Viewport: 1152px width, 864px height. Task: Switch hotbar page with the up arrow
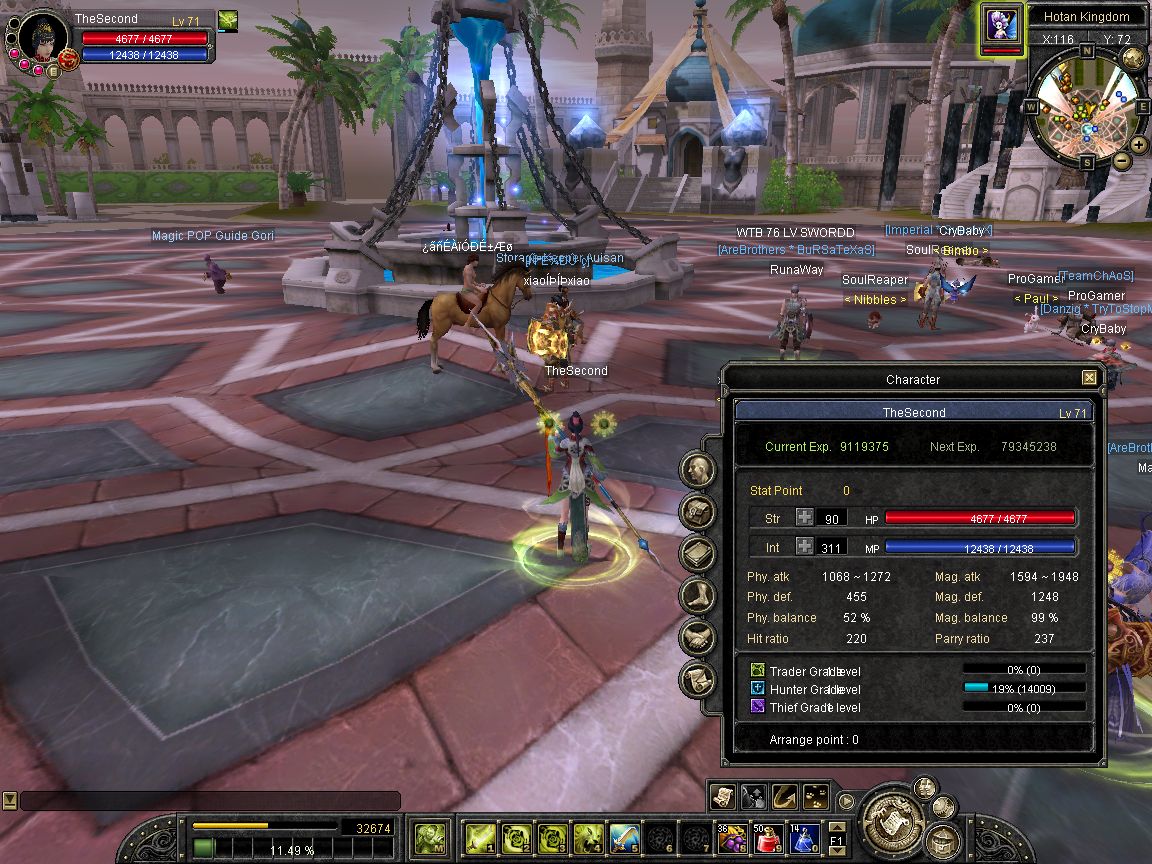836,827
